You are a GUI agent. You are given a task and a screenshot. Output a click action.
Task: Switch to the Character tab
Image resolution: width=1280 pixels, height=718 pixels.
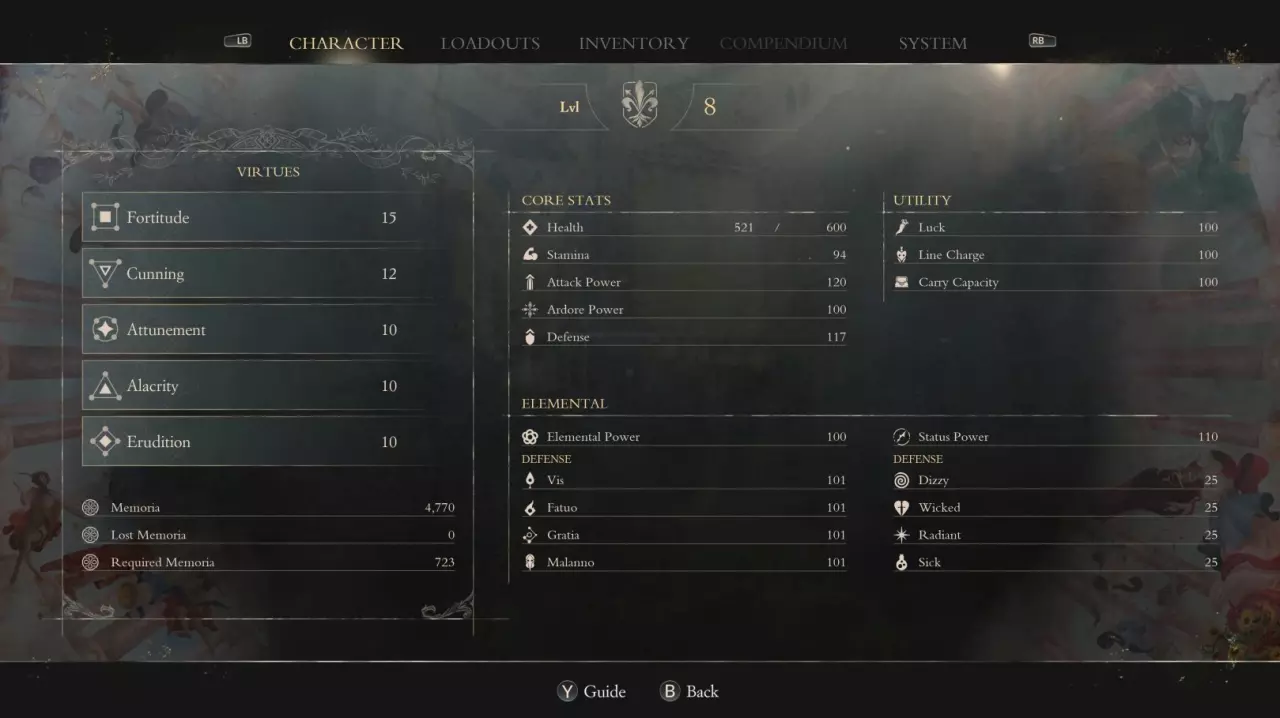(x=346, y=43)
